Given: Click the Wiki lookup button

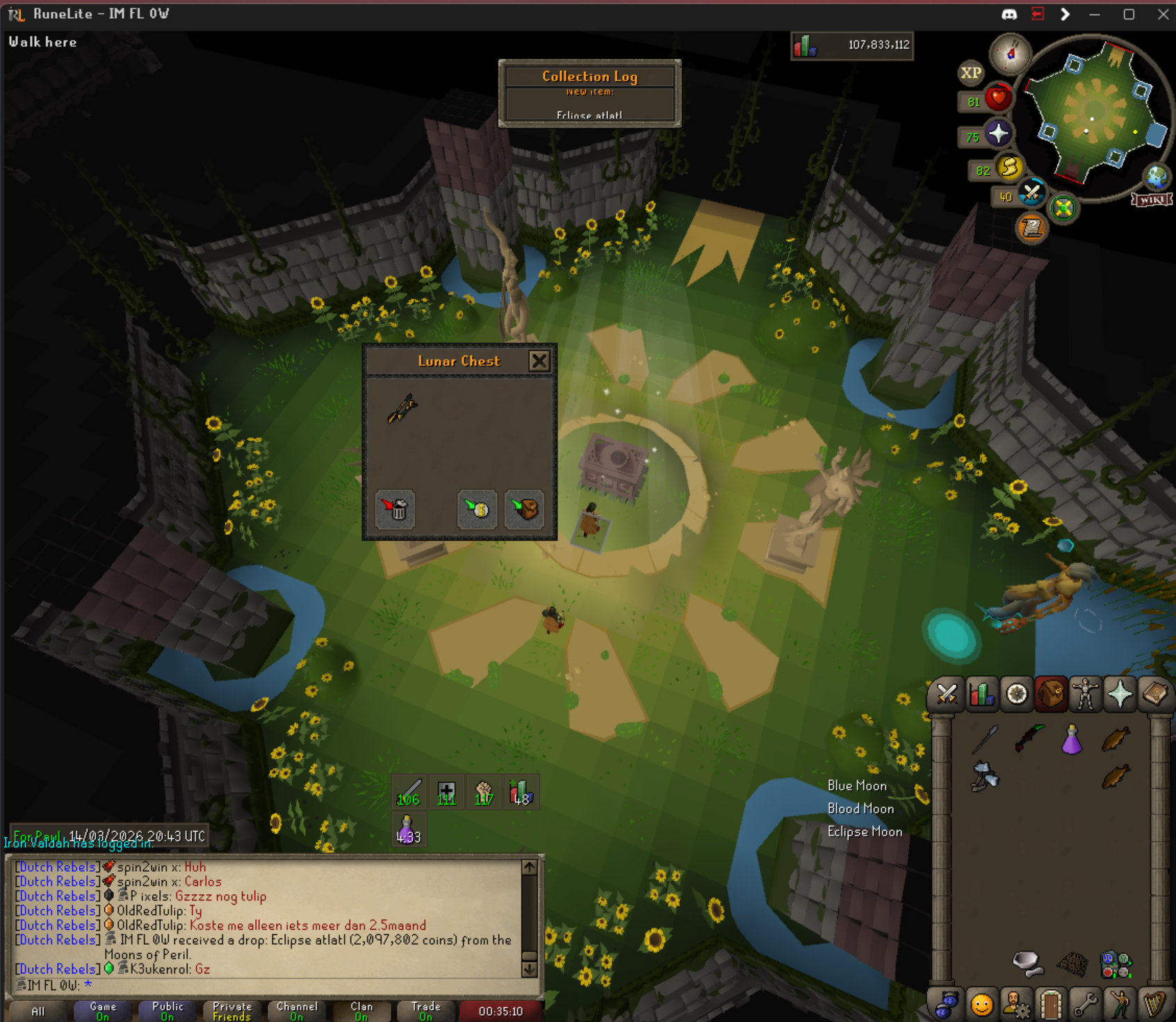Looking at the screenshot, I should pyautogui.click(x=1152, y=200).
